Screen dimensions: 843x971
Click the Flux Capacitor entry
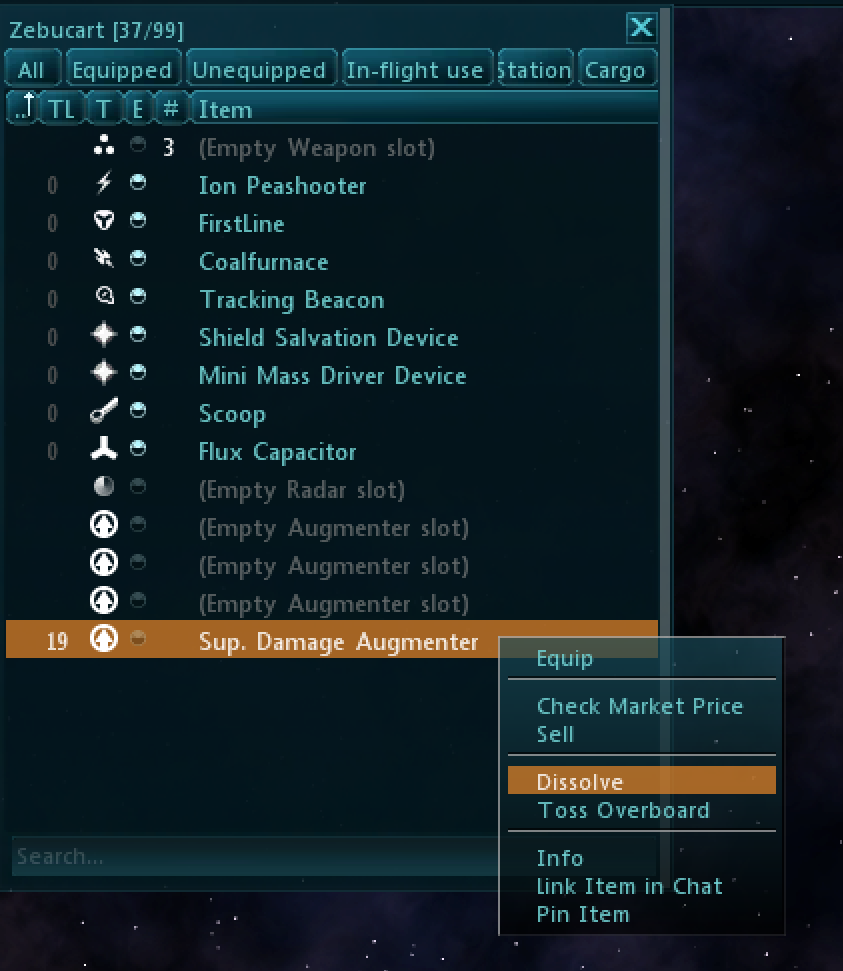[277, 452]
